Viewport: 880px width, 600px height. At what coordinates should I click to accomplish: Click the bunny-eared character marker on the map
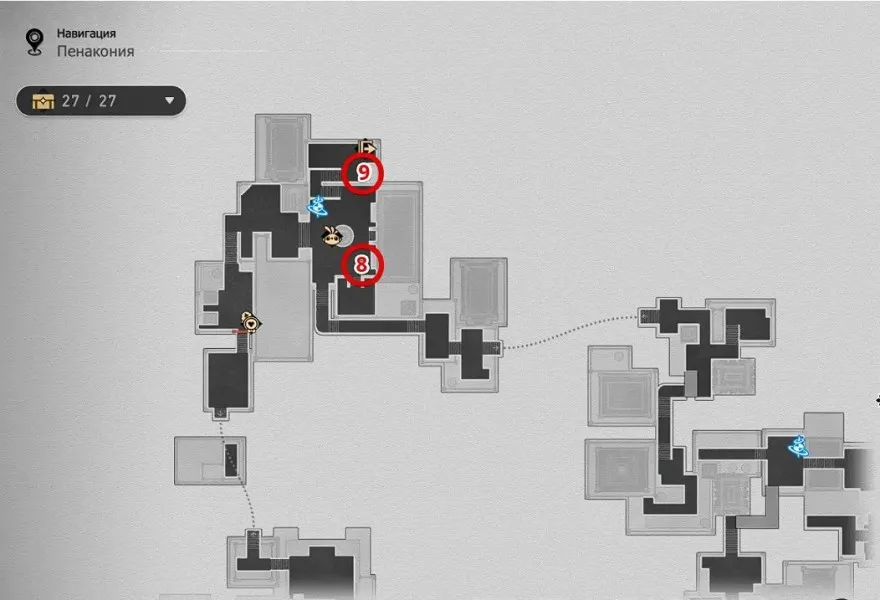[333, 236]
